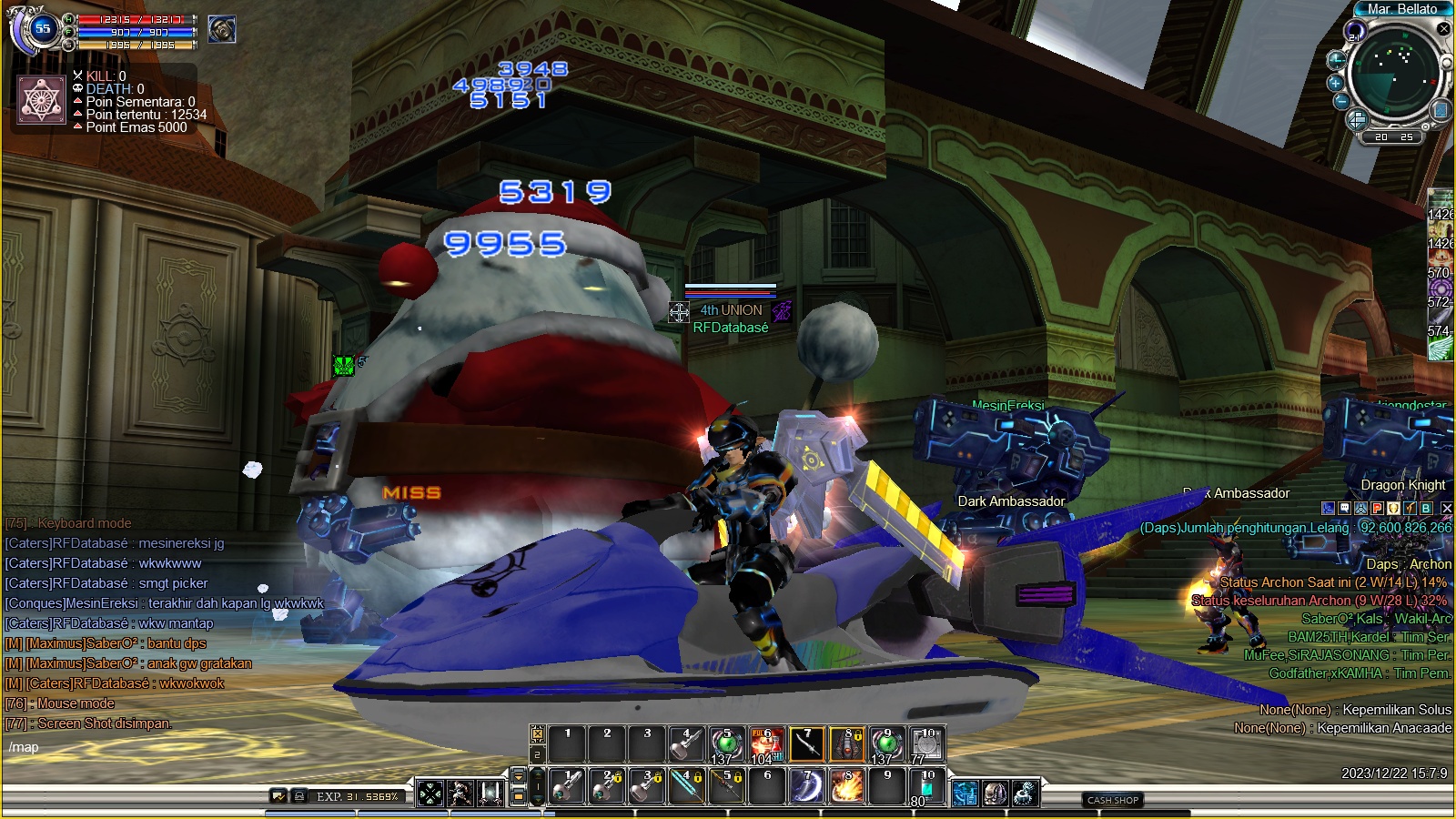Toggle the teal B chat filter icon
This screenshot has width=1456, height=819.
pos(1426,509)
